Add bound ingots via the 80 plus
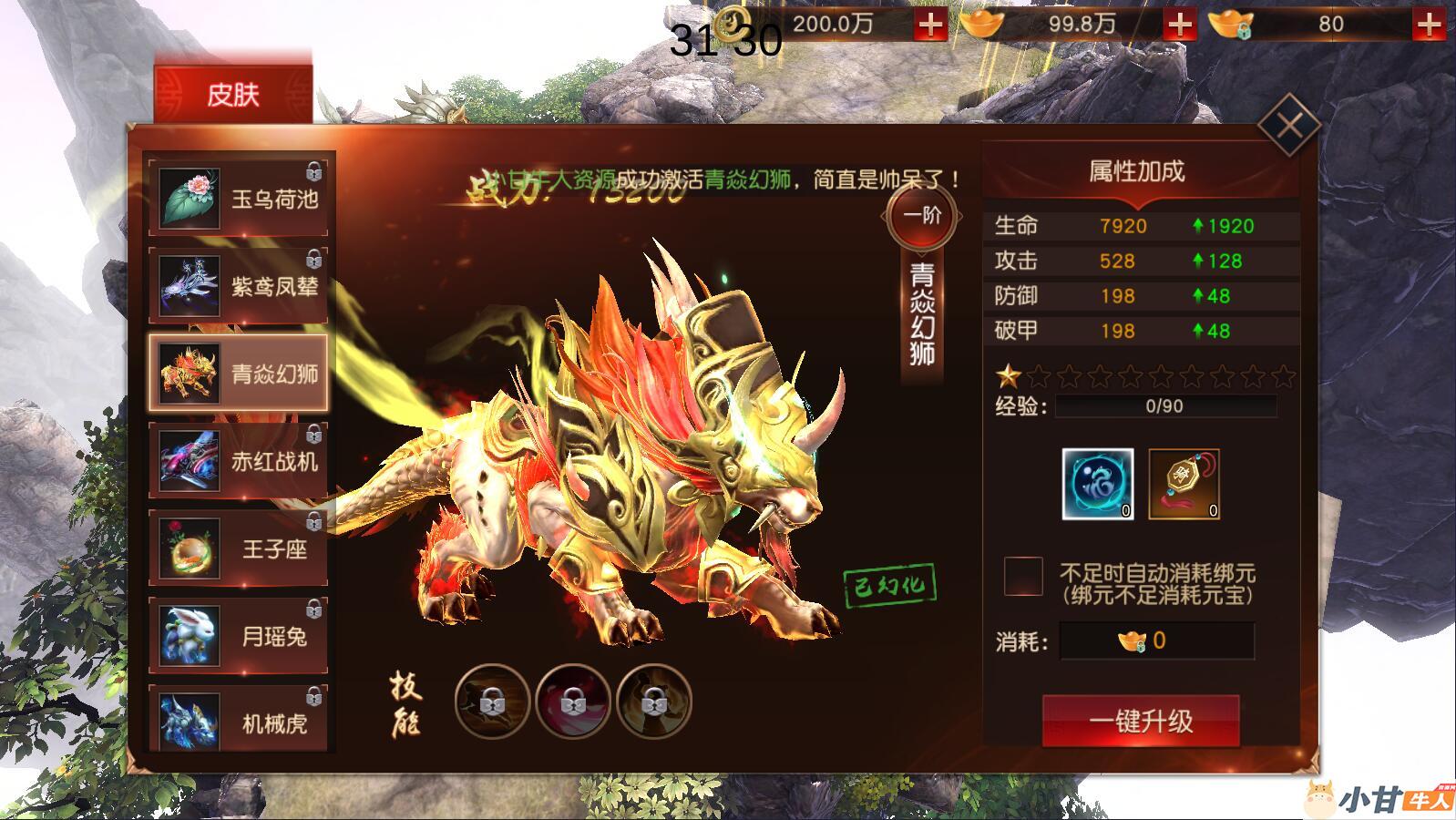 (x=1428, y=25)
